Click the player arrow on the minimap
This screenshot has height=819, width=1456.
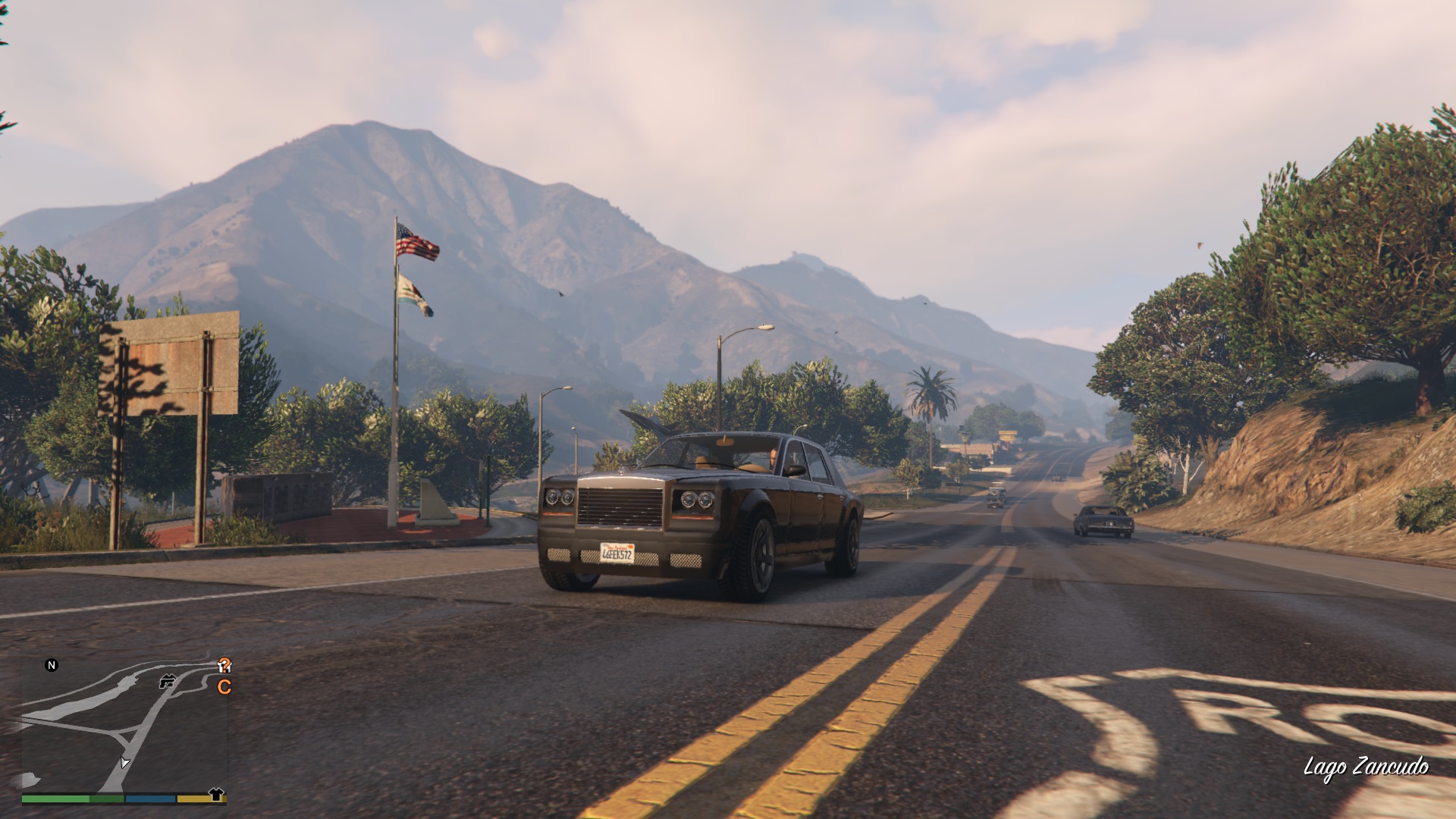(125, 763)
